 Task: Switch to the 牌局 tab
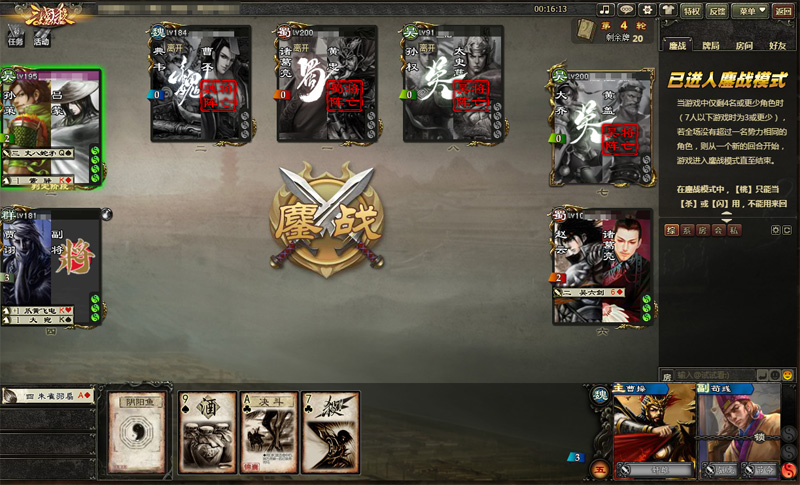(x=710, y=46)
